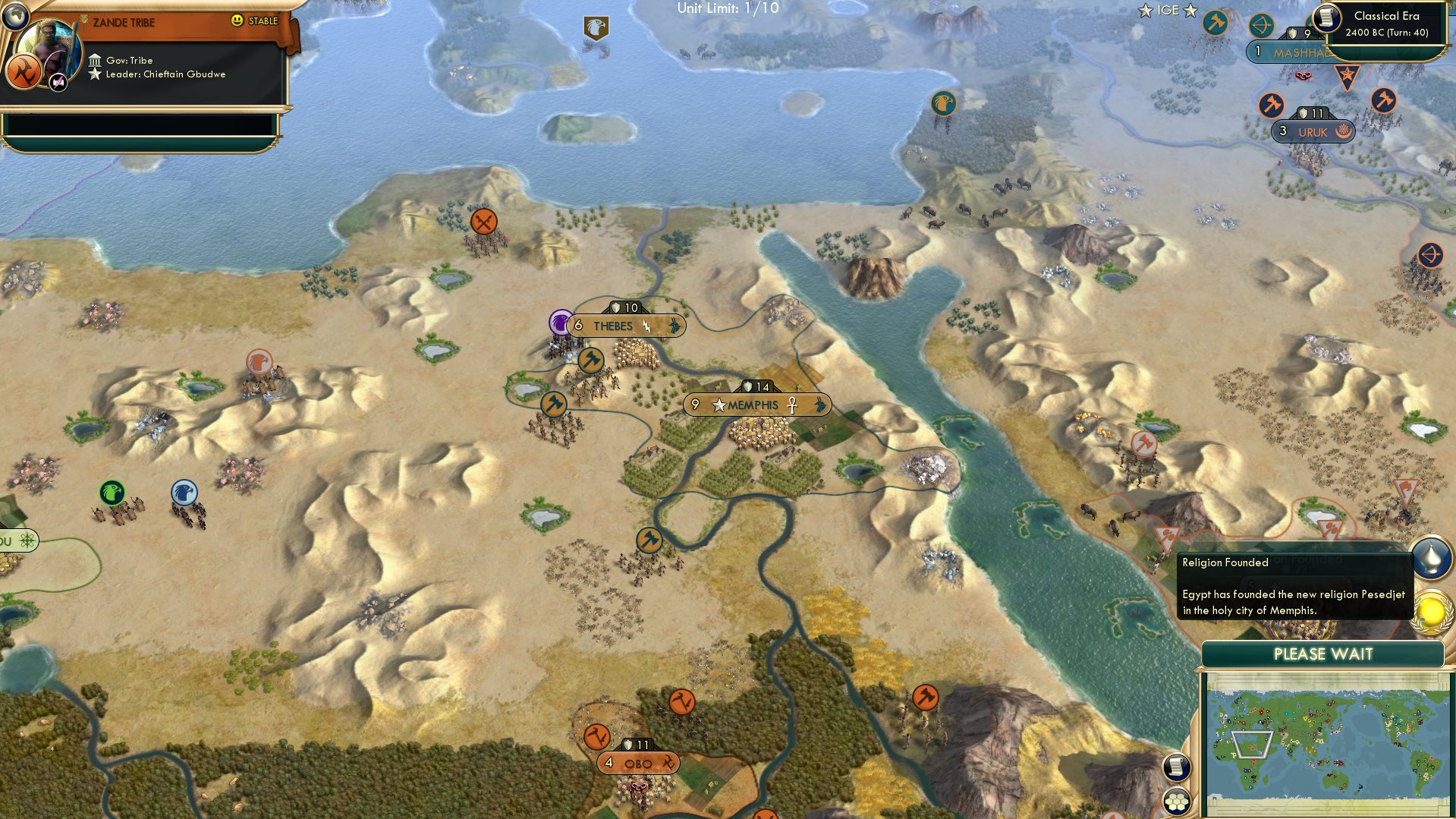Open the Classical Era turn info panel
This screenshot has height=819, width=1456.
[1385, 24]
